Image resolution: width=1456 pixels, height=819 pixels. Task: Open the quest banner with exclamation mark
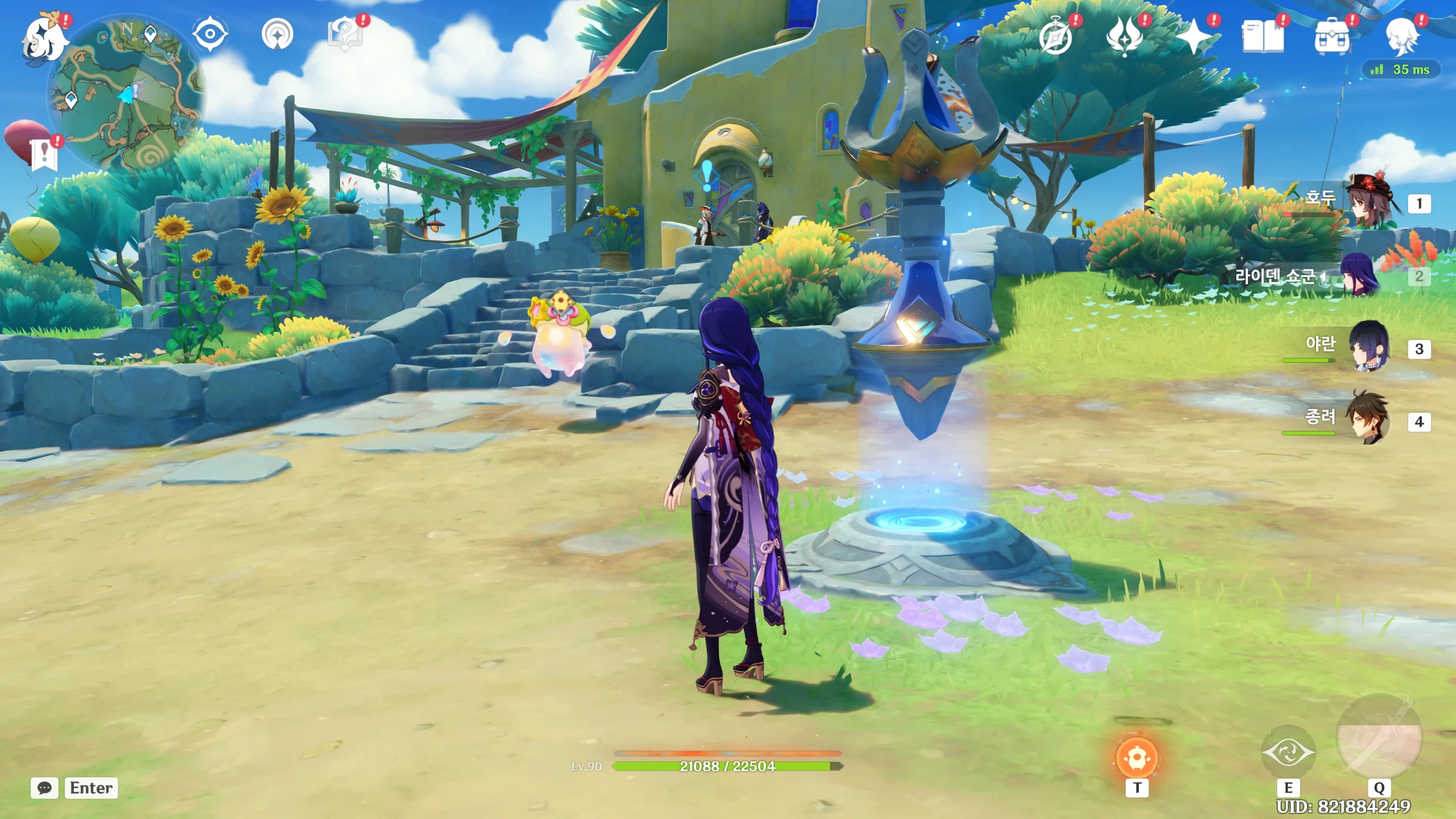44,155
